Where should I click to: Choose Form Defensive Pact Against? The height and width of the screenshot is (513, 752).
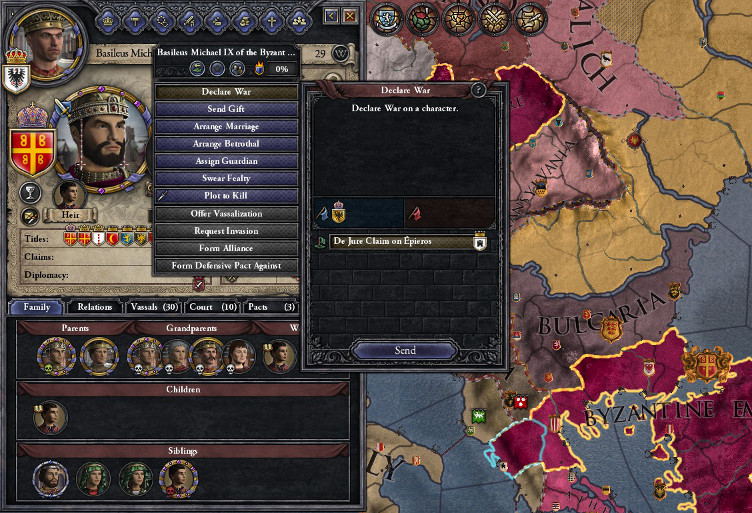224,266
